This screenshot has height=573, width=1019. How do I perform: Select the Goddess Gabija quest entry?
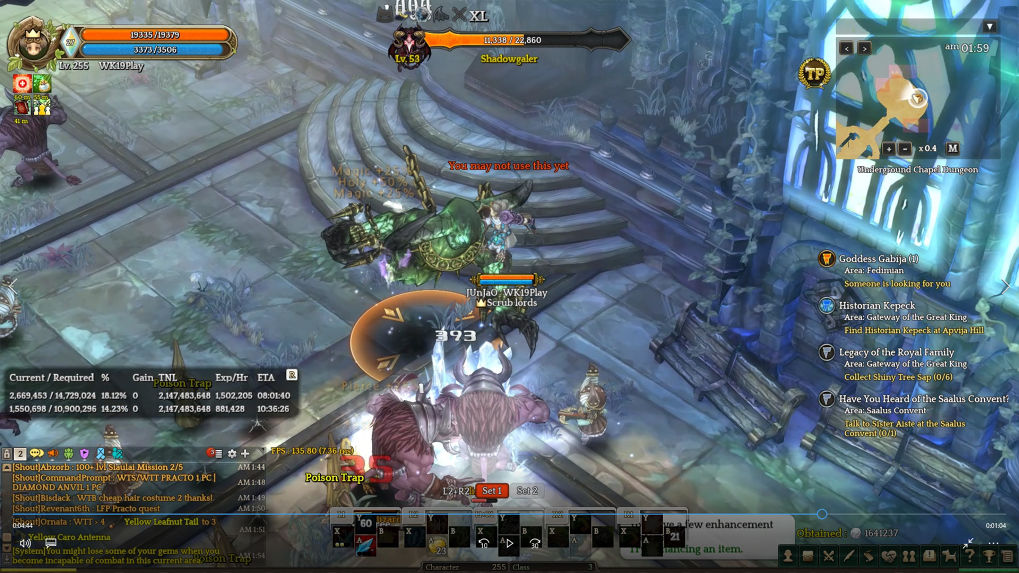tap(878, 259)
